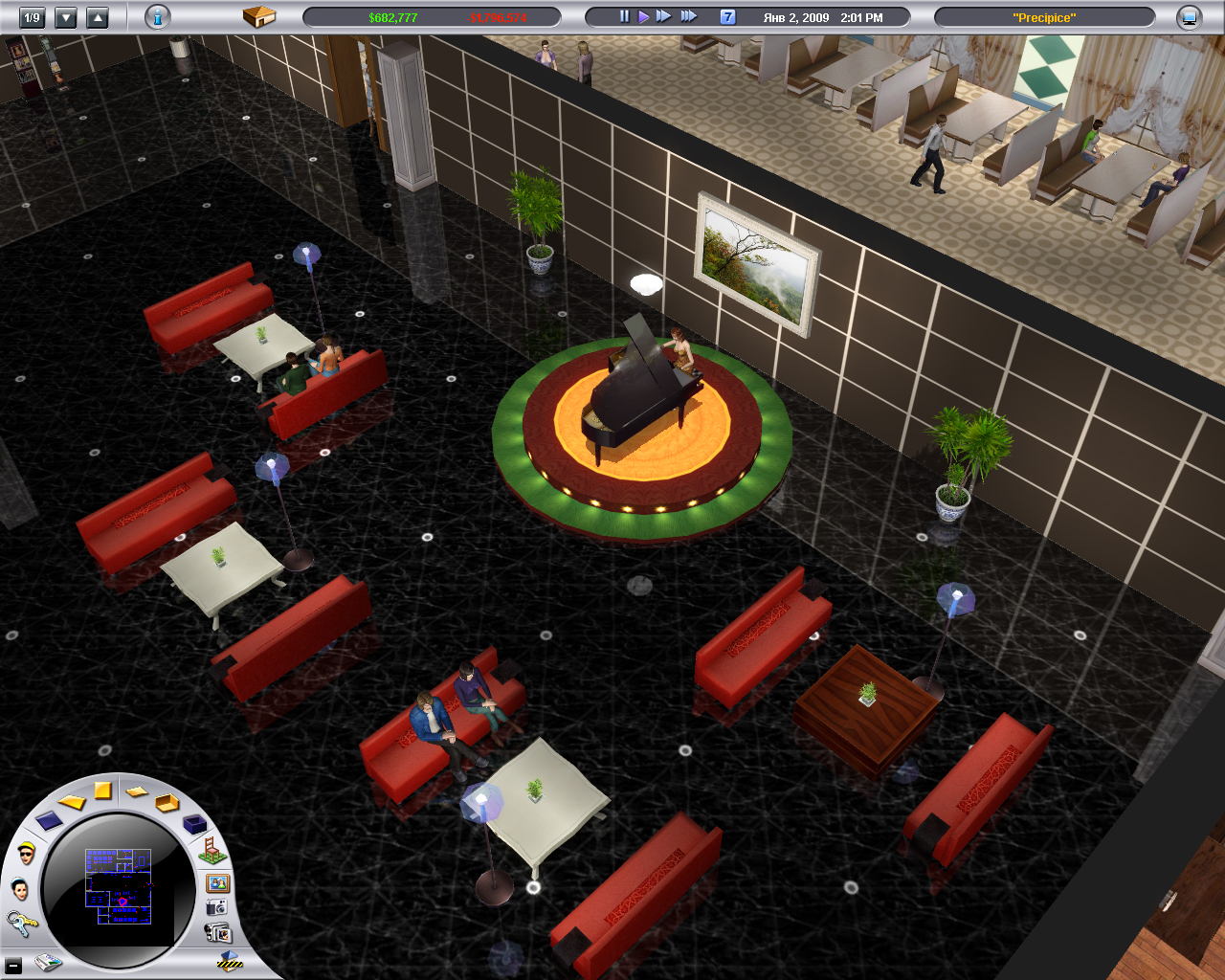Set game speed to triple fast-forward
This screenshot has width=1225, height=980.
(688, 16)
